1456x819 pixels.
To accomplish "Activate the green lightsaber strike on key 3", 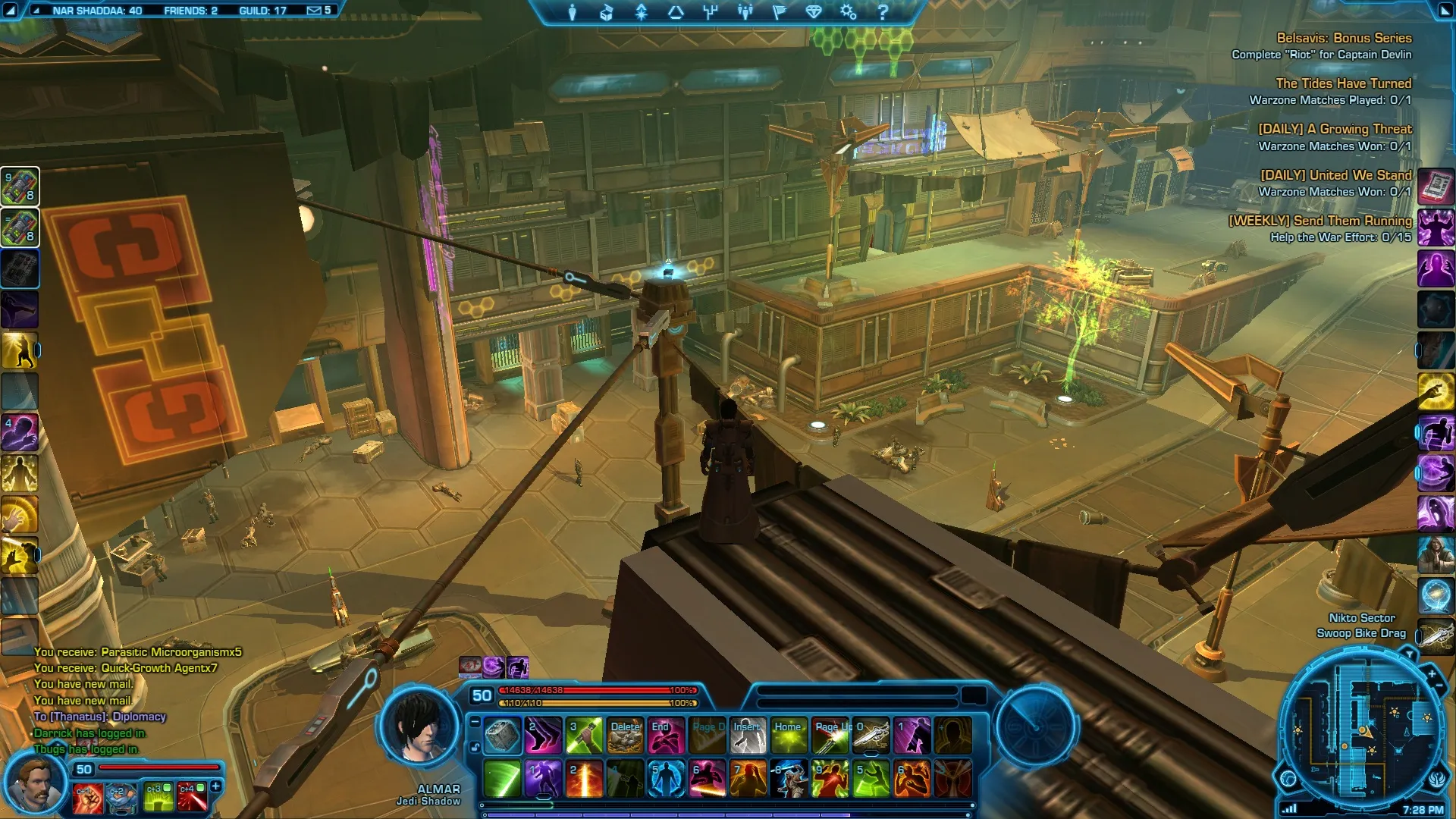I will (x=584, y=736).
